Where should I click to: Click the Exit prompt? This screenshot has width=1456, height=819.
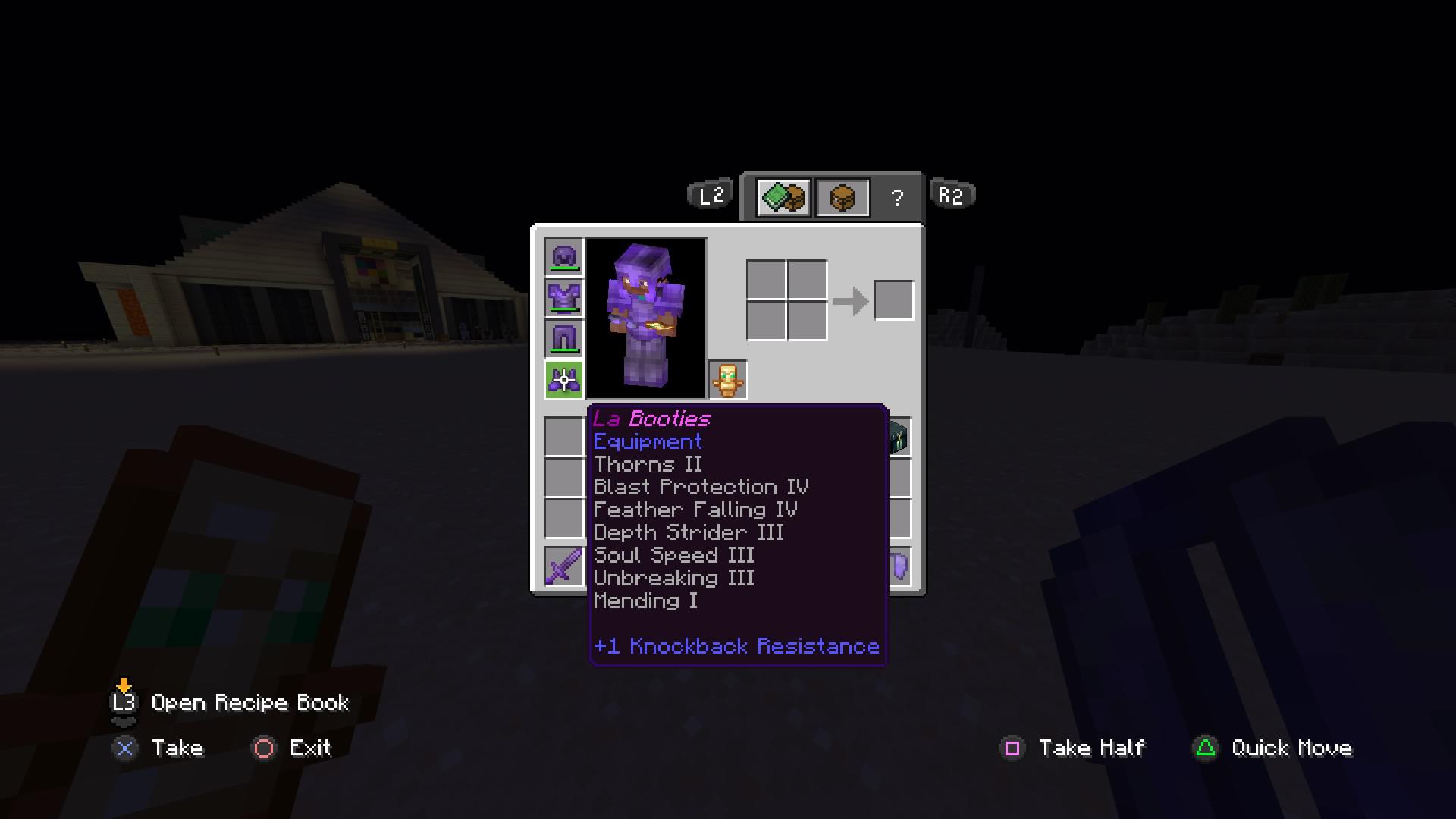296,748
